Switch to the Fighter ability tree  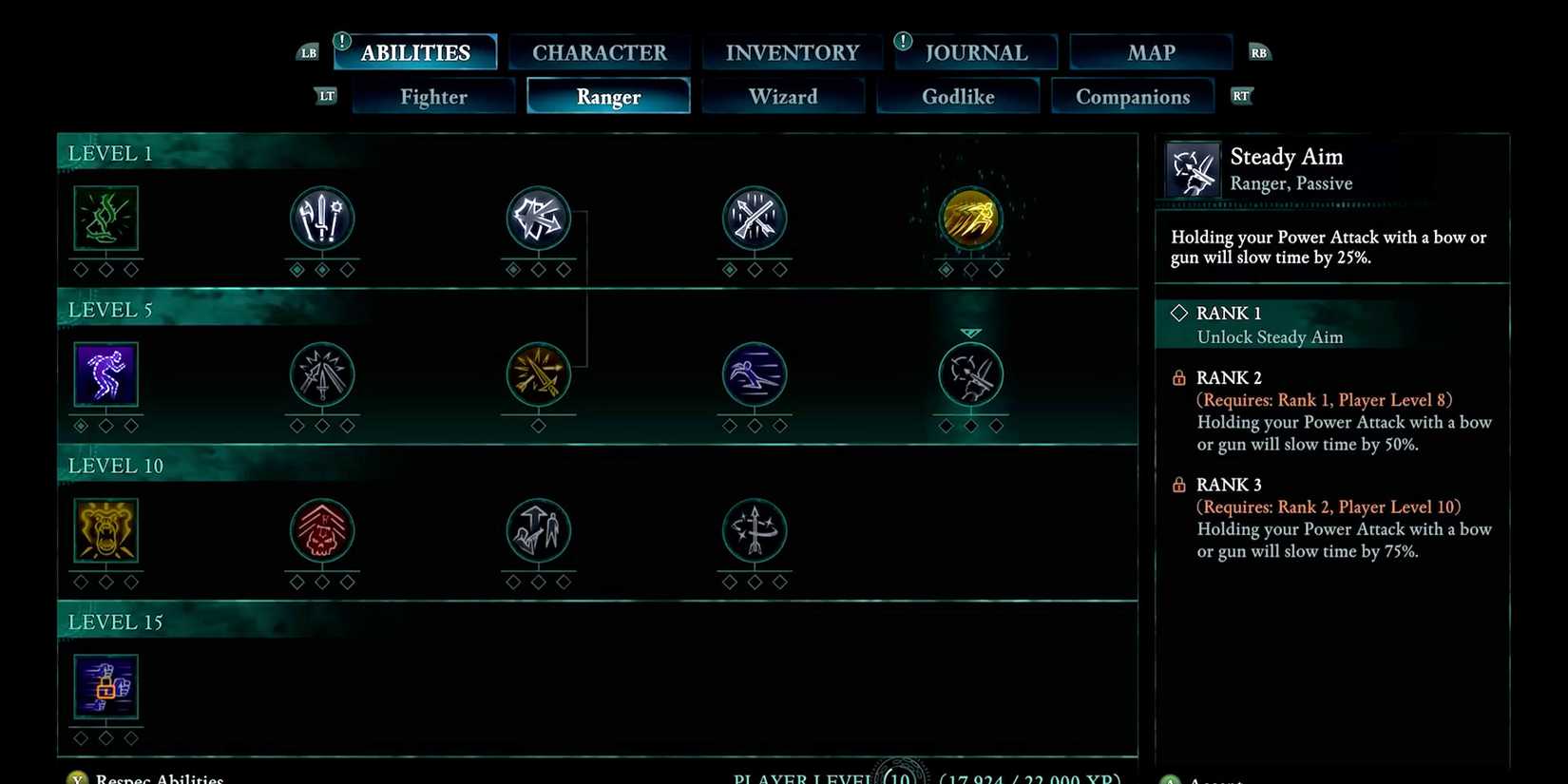pyautogui.click(x=433, y=96)
